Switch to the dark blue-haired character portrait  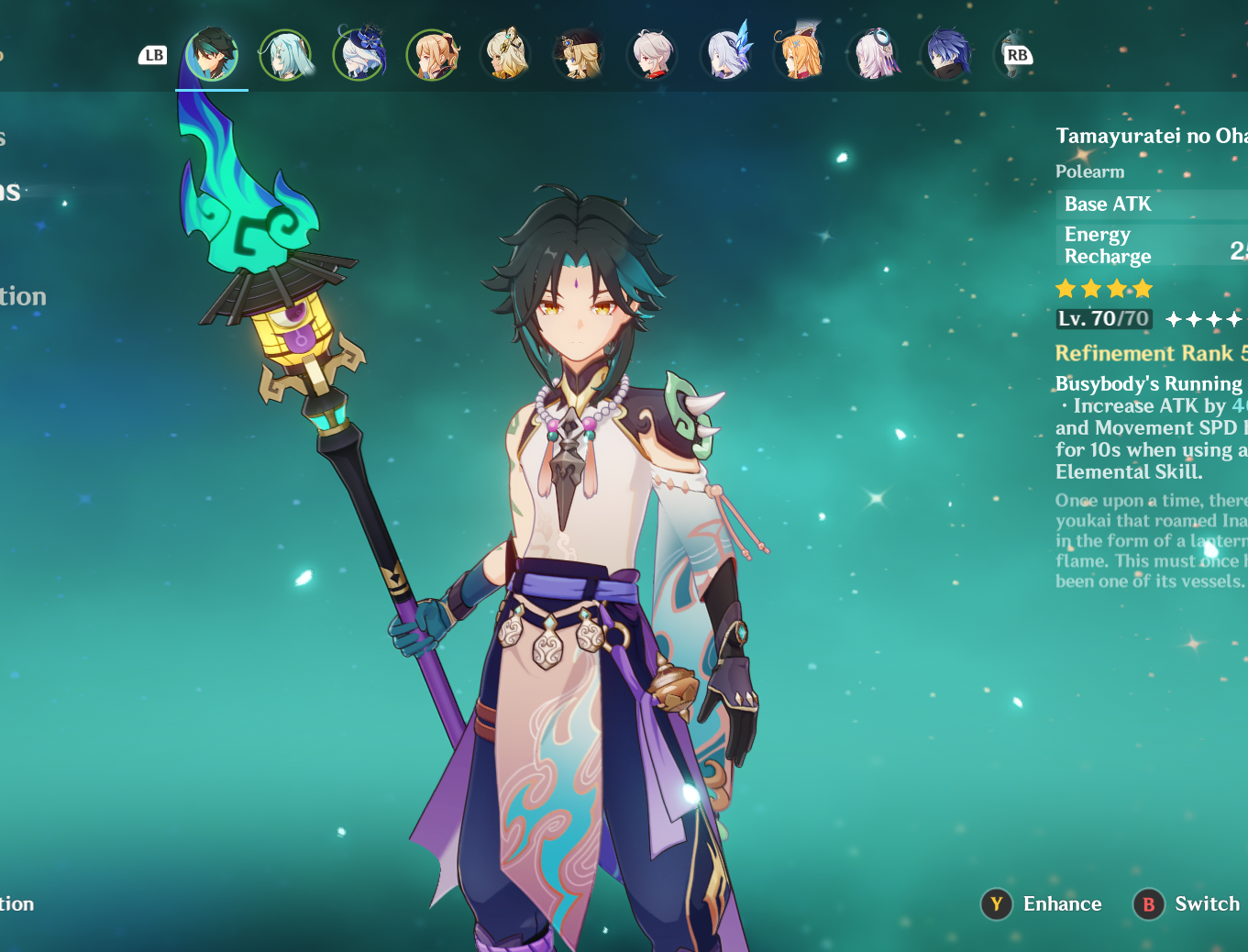(x=947, y=55)
